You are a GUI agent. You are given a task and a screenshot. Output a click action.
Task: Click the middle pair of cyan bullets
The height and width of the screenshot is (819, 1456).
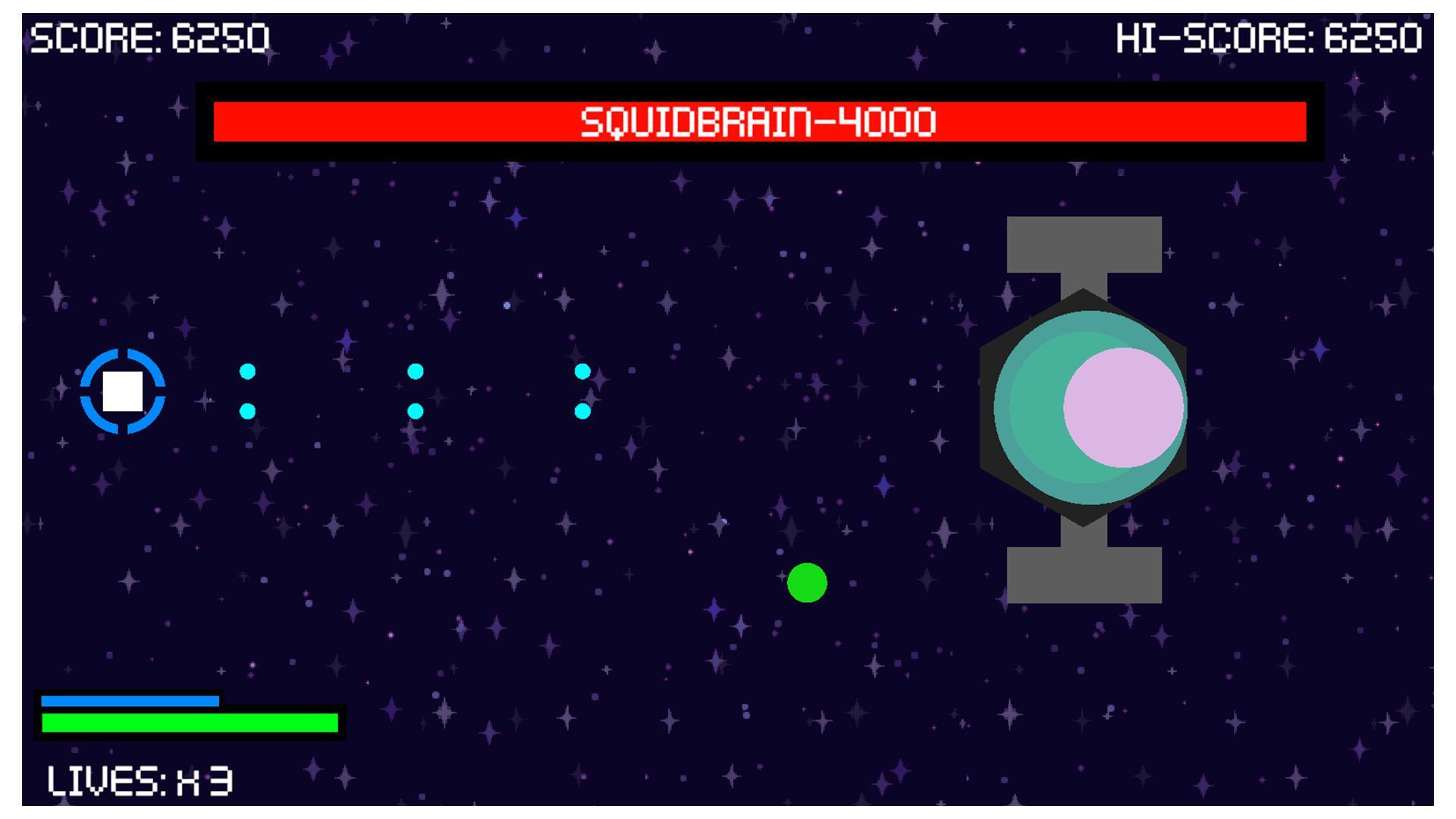(414, 391)
